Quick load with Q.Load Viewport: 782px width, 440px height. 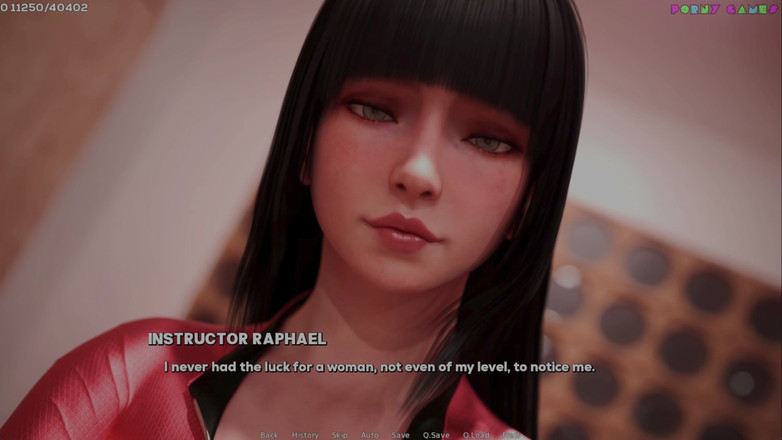476,435
